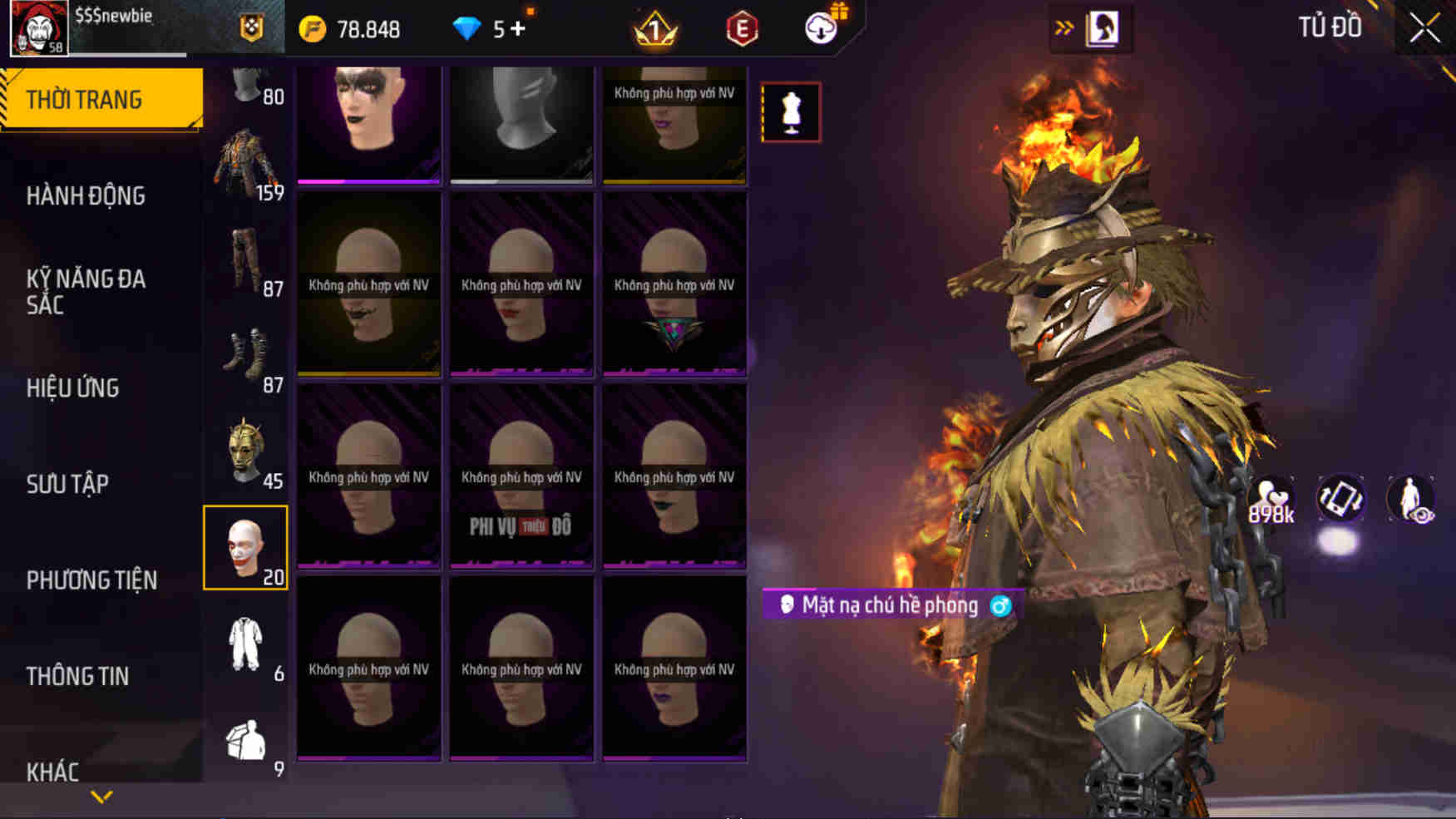Click the cloud download gift icon
The height and width of the screenshot is (819, 1456).
click(819, 28)
